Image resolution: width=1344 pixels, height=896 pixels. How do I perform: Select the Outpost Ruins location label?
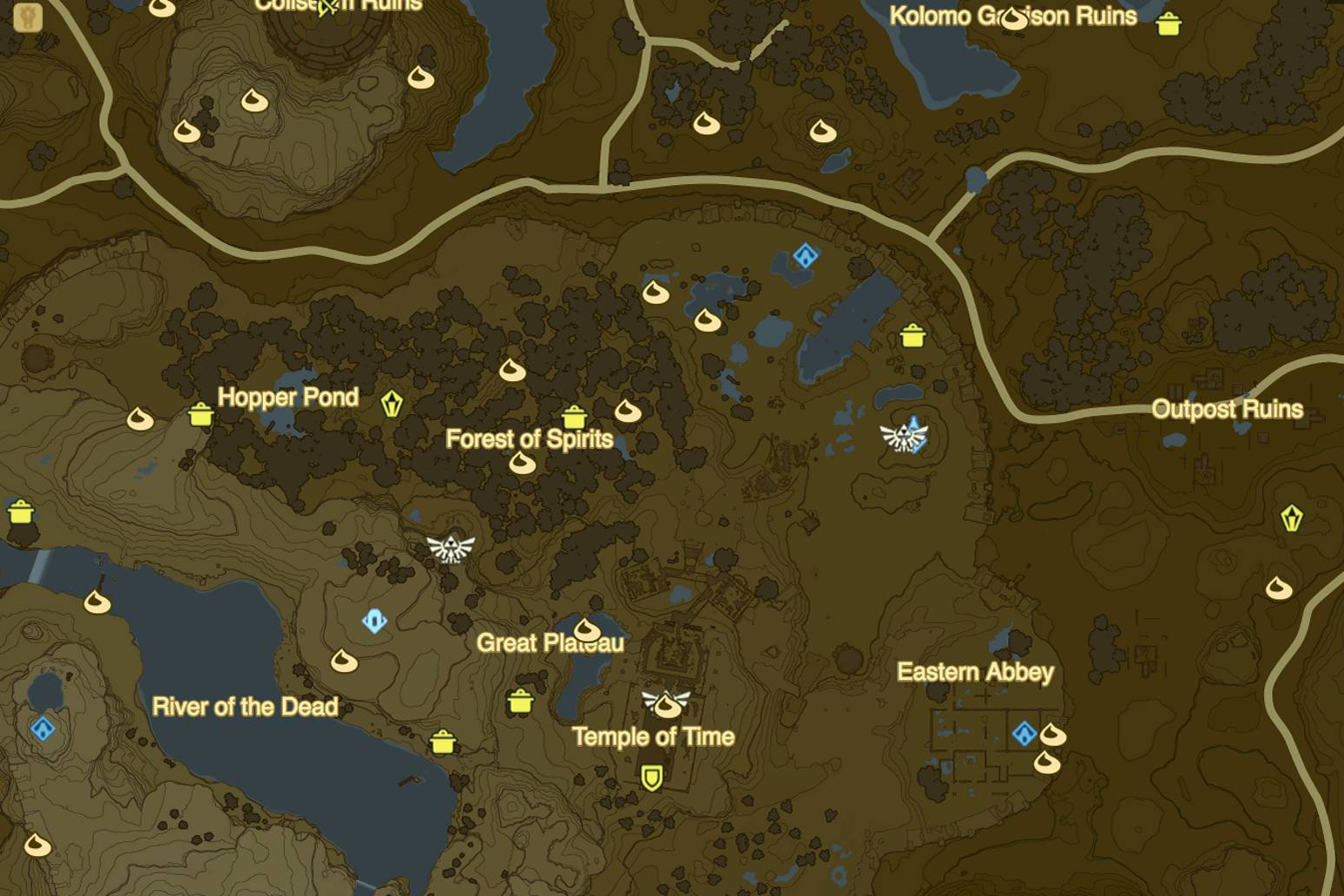(x=1228, y=409)
